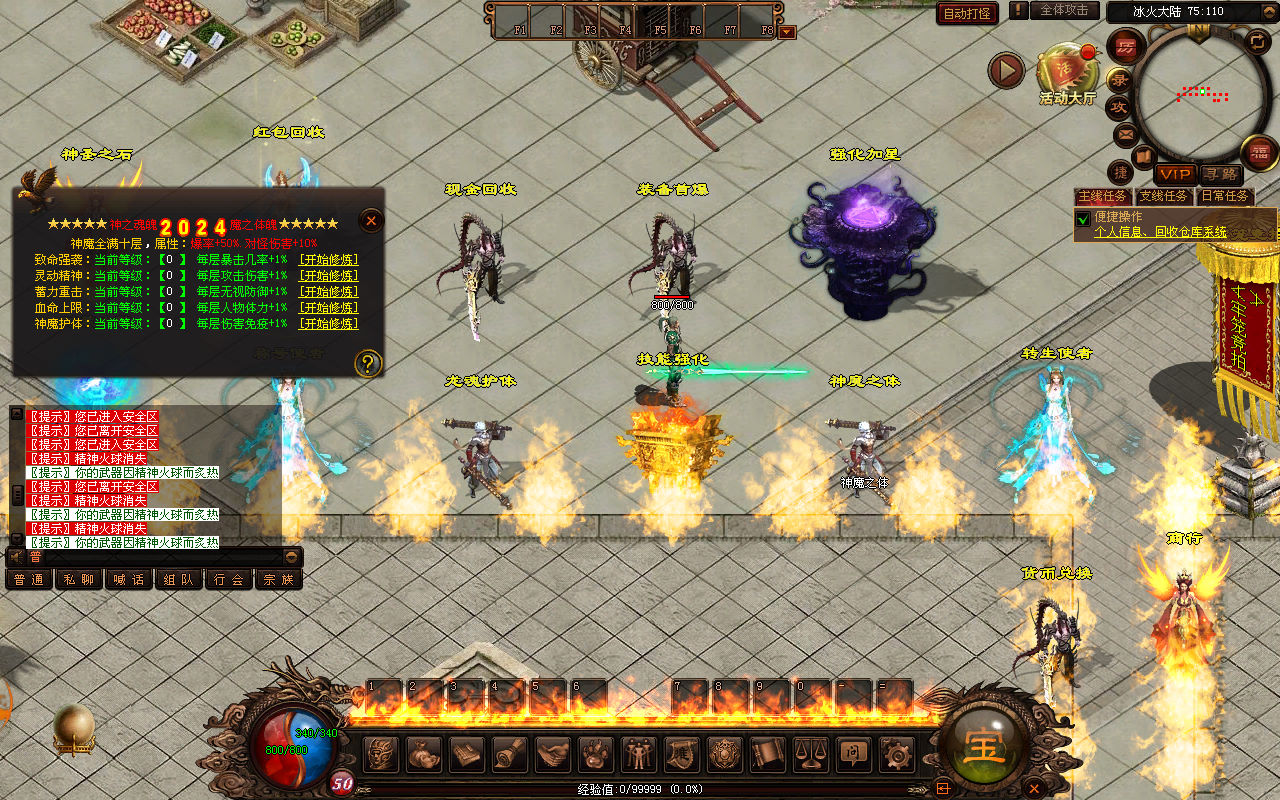
Task: Open the question mark help button
Action: pyautogui.click(x=368, y=363)
